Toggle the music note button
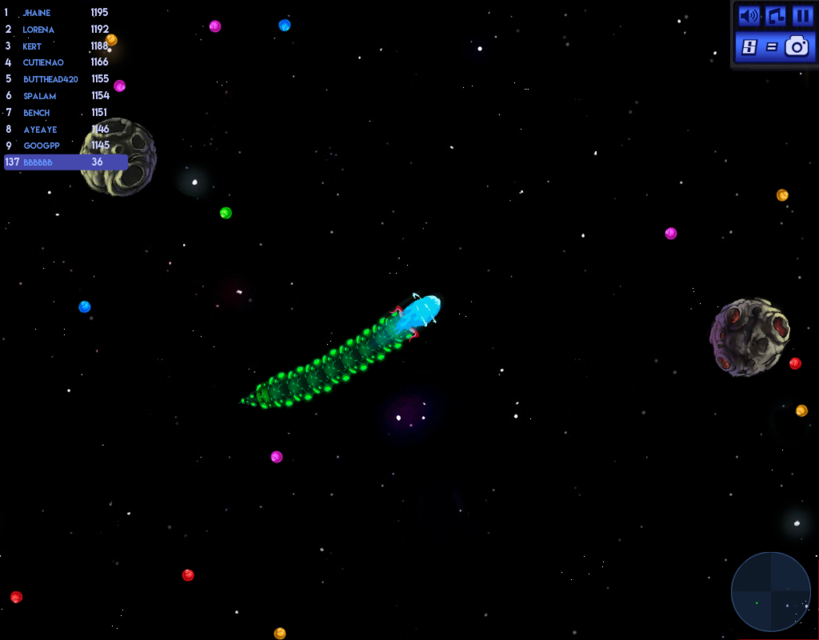The height and width of the screenshot is (640, 819). click(775, 16)
